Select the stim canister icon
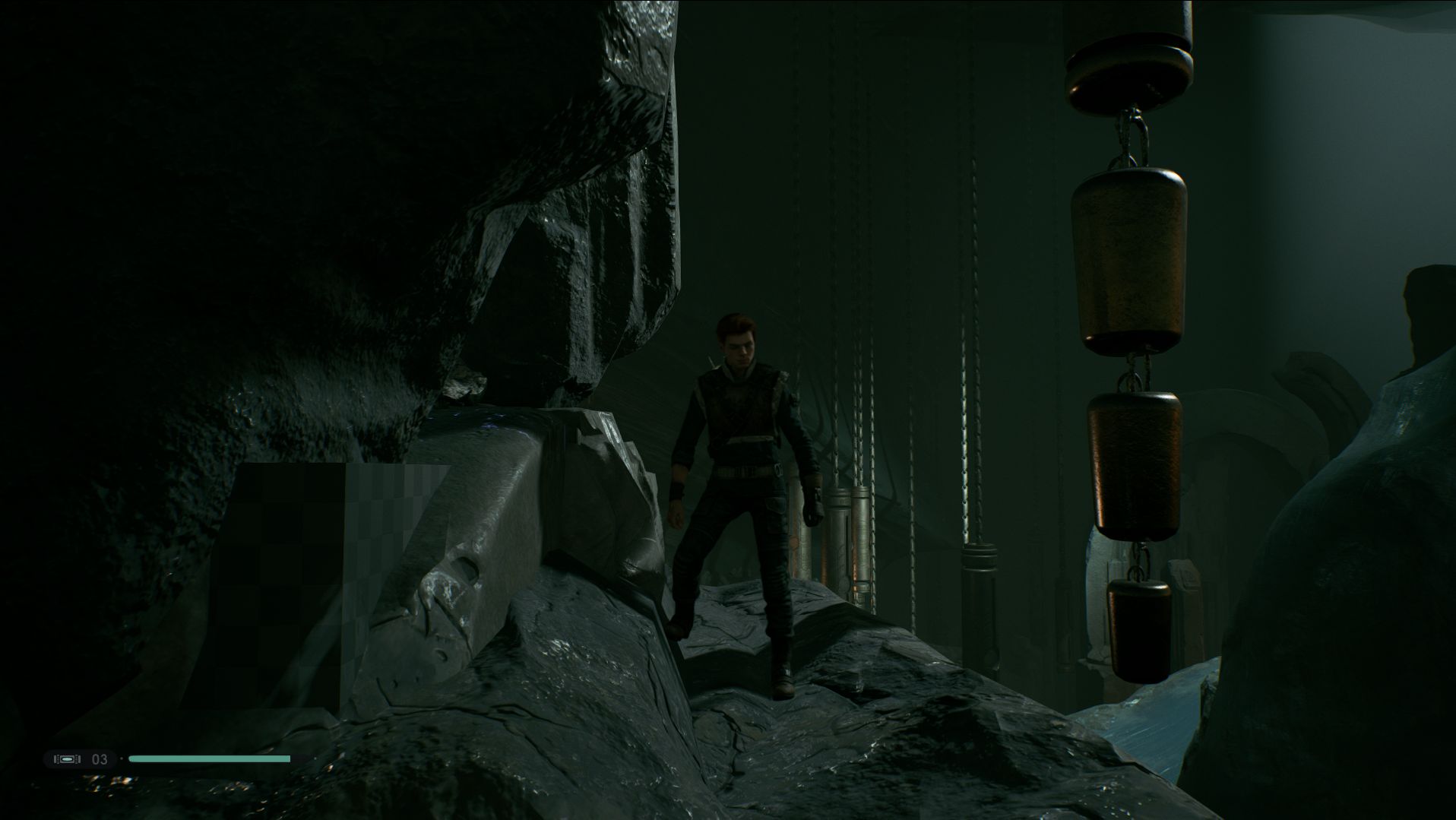The height and width of the screenshot is (820, 1456). [68, 758]
